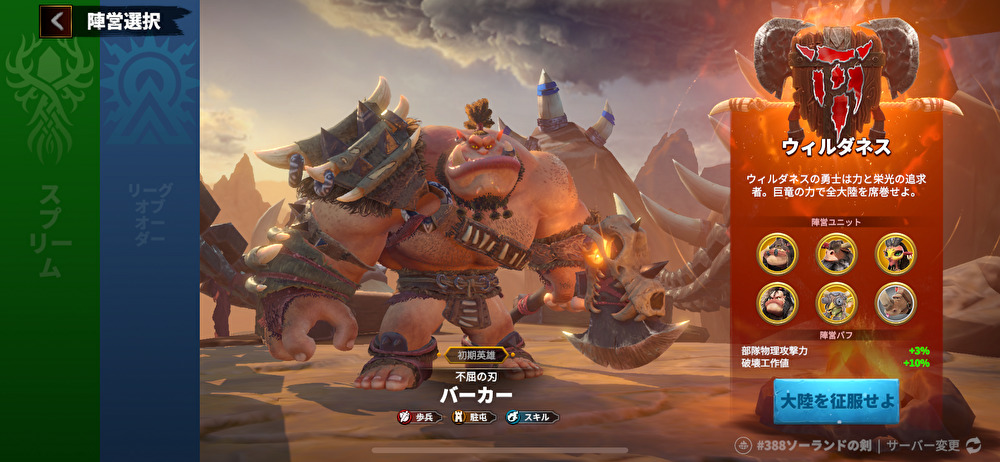Screen dimensions: 1000x462
Task: Go back from the 陣営選択 screen
Action: point(56,20)
